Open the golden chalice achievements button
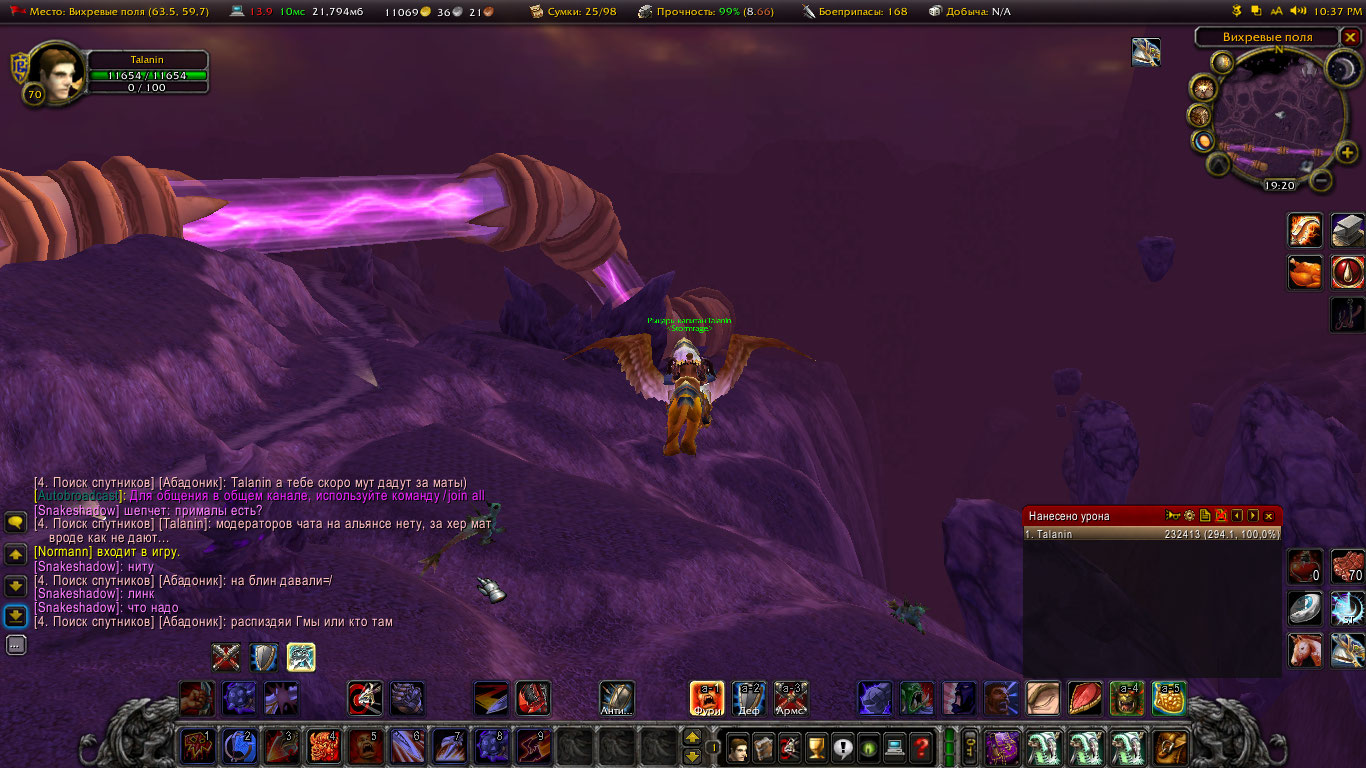 (817, 747)
